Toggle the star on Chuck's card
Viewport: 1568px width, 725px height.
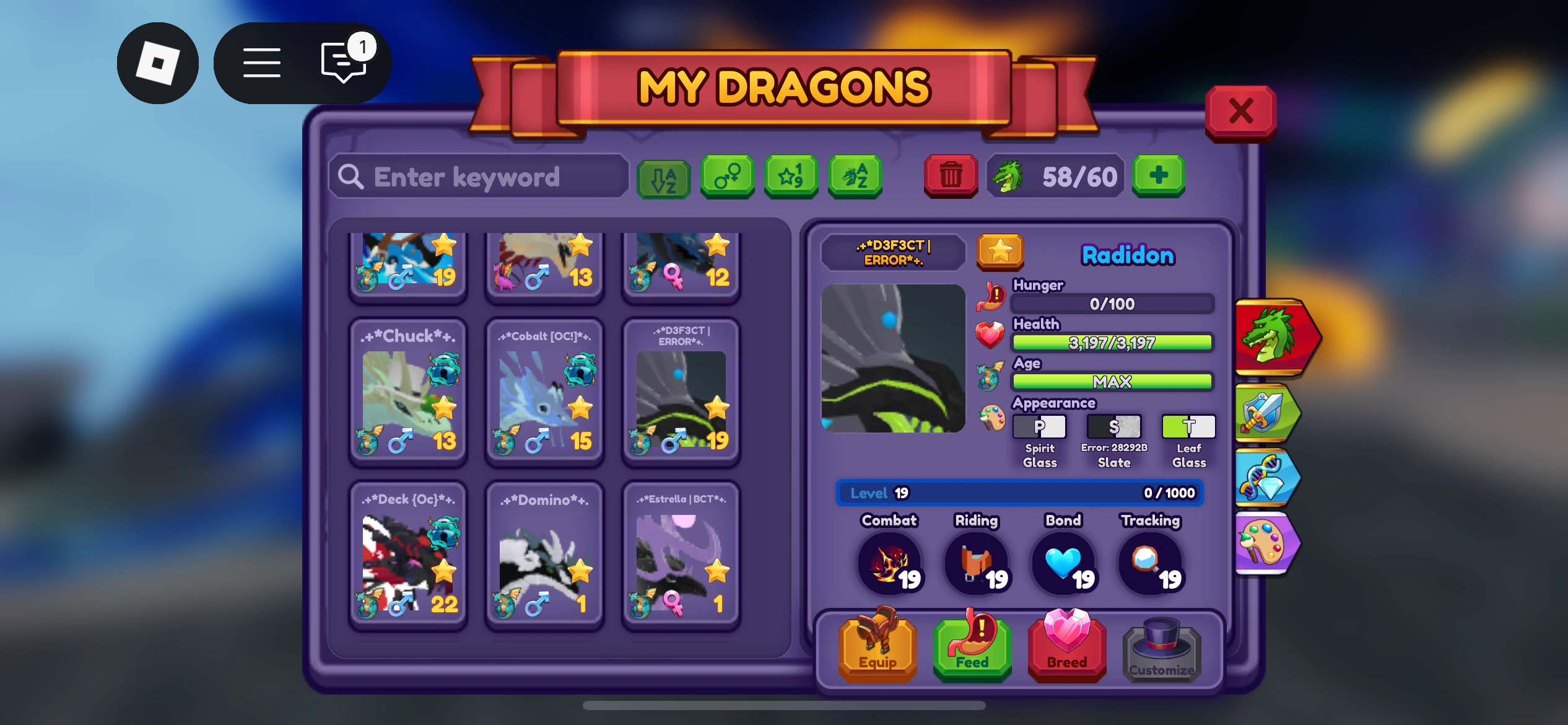445,409
